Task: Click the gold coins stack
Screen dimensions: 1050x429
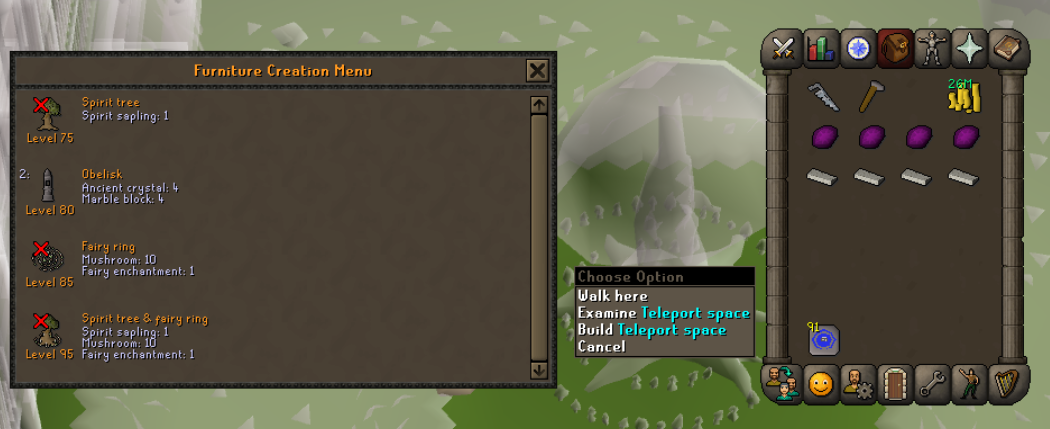Action: (x=964, y=98)
